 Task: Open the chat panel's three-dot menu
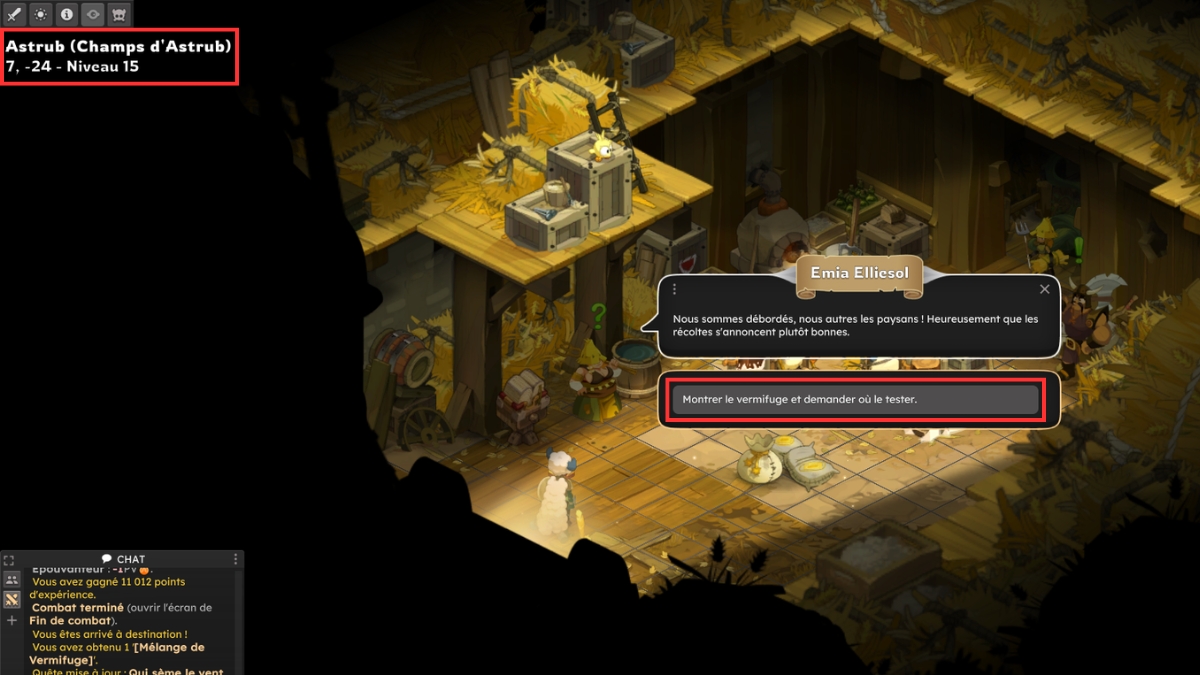click(236, 559)
